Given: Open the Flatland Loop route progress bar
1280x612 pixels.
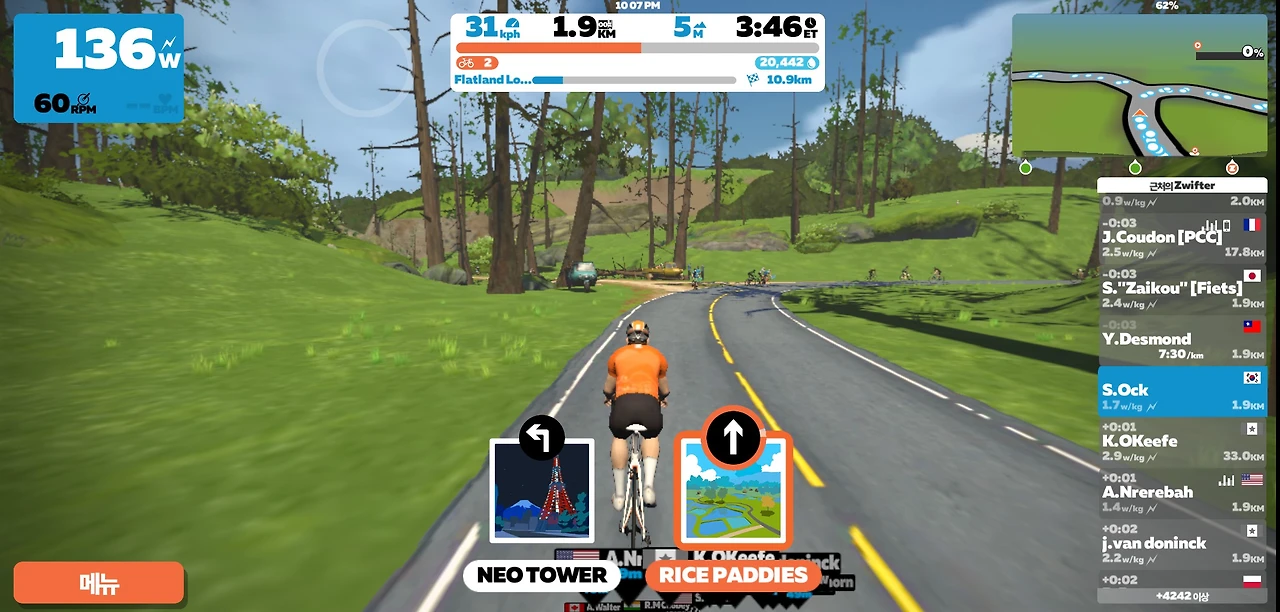Looking at the screenshot, I should [x=636, y=80].
